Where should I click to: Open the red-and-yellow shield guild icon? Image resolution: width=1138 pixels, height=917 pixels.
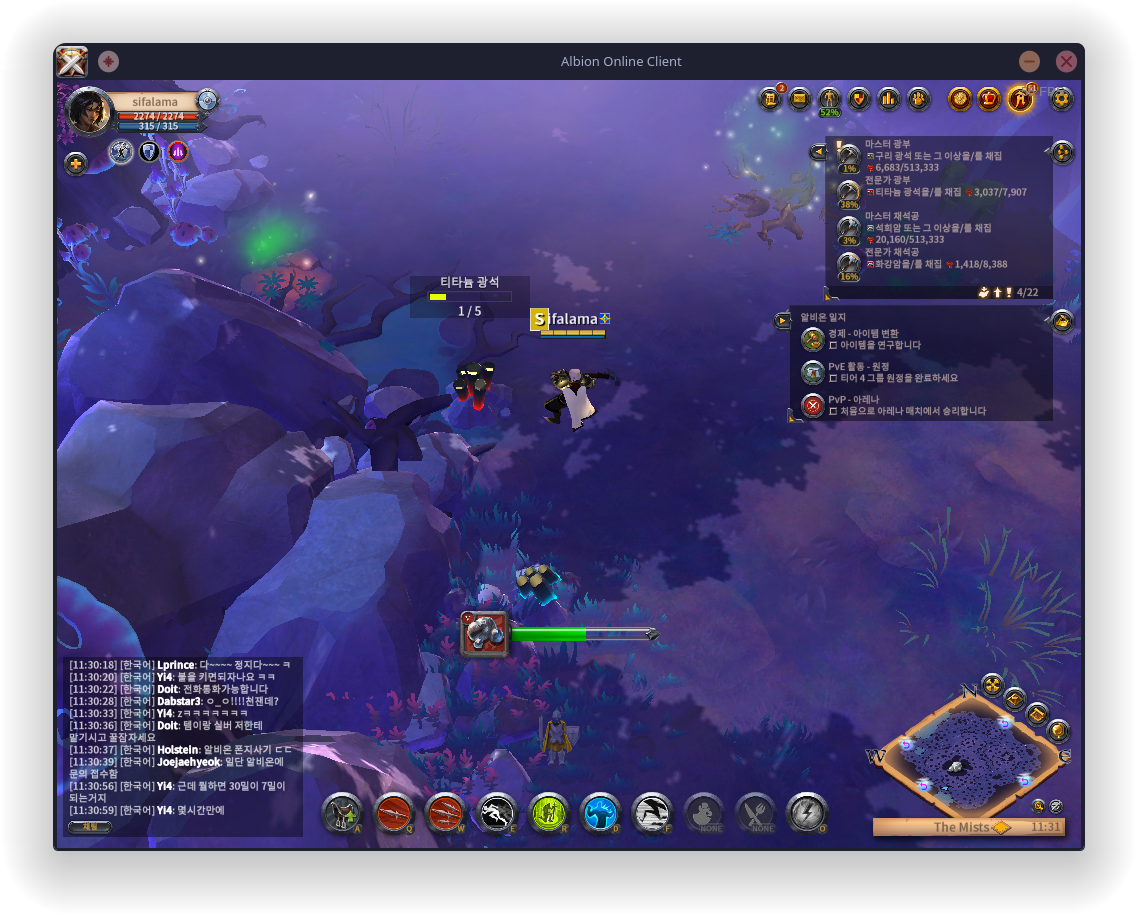pos(859,98)
